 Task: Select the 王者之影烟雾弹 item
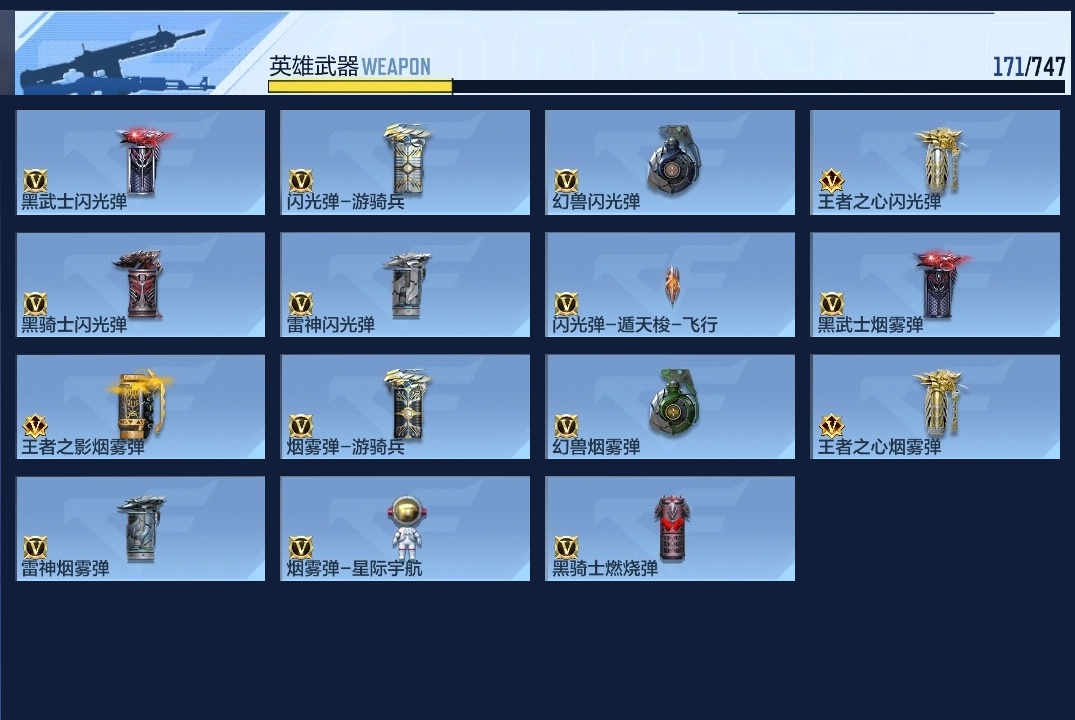click(x=141, y=407)
